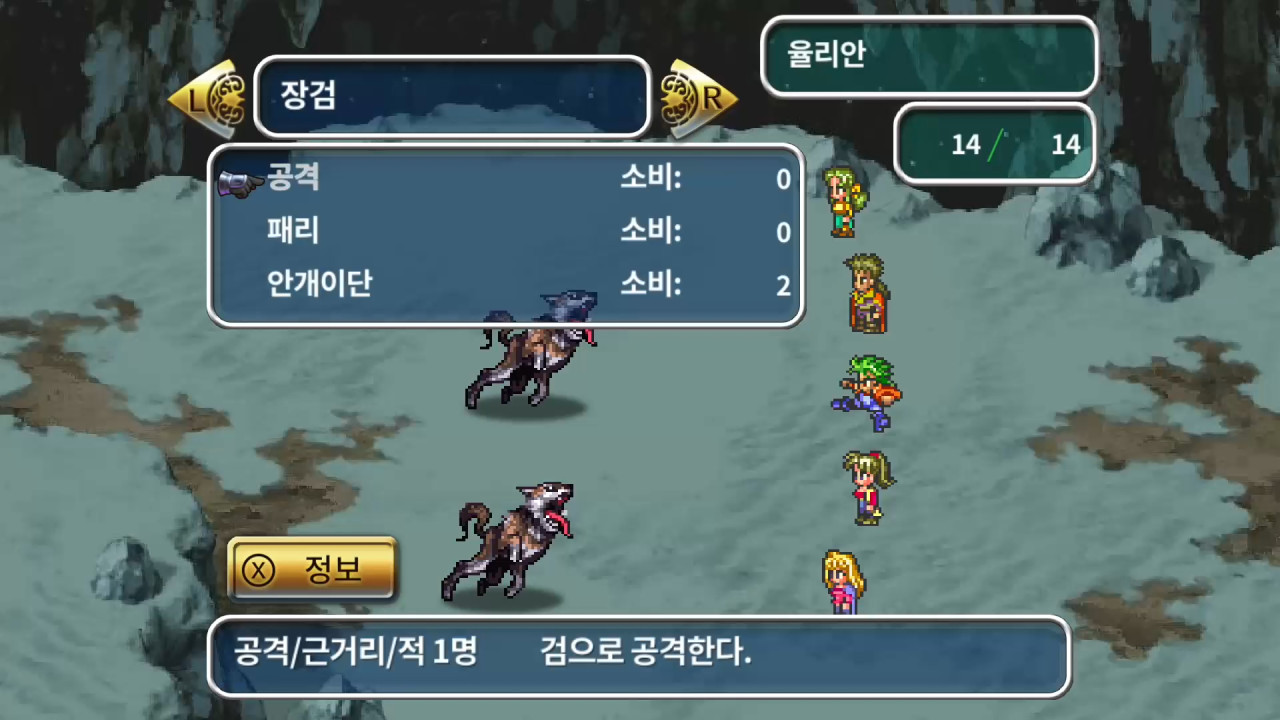
Task: Open the skill command menu panel
Action: coord(503,233)
